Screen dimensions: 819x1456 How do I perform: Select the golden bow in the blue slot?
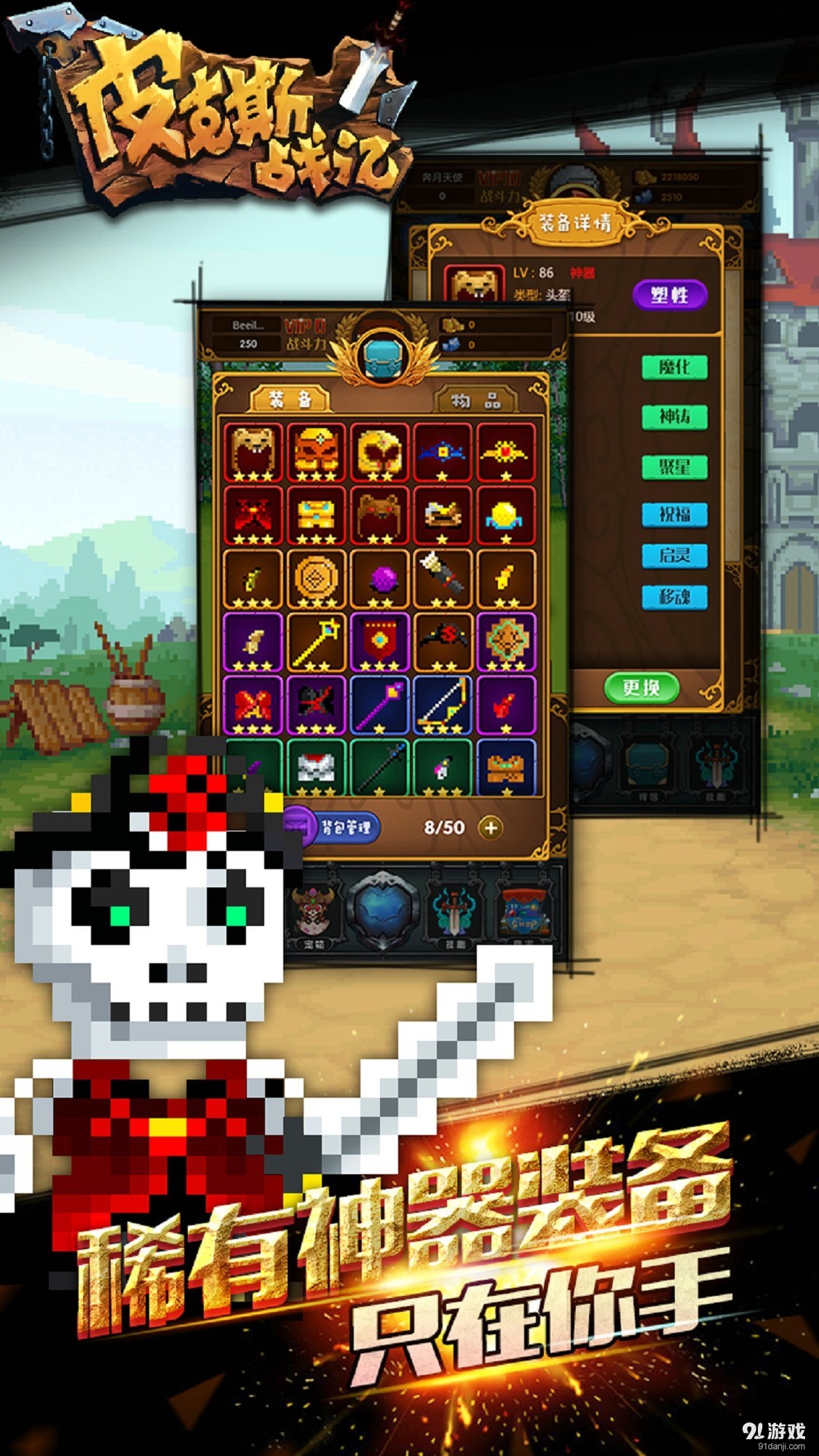tap(443, 705)
